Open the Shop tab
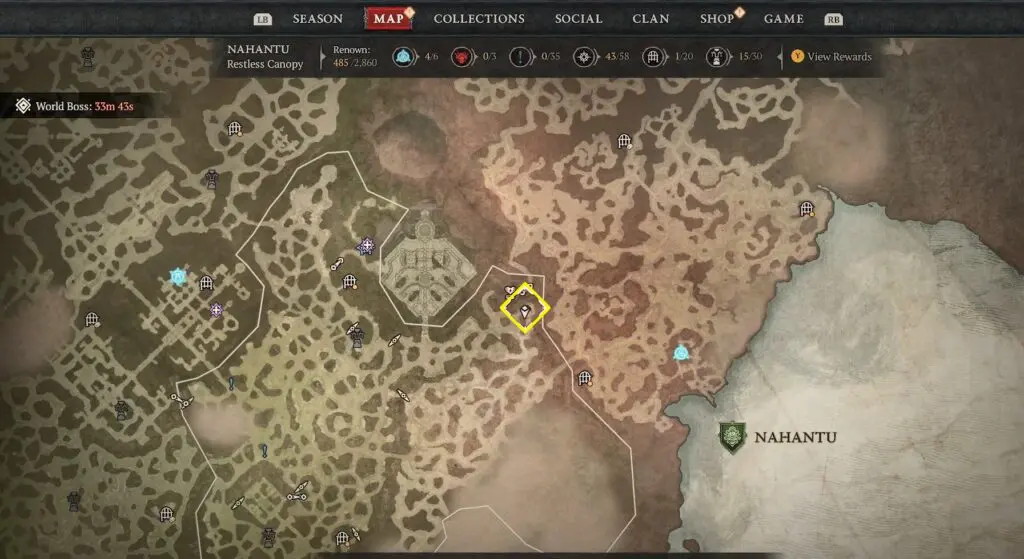Image resolution: width=1024 pixels, height=559 pixels. point(717,19)
